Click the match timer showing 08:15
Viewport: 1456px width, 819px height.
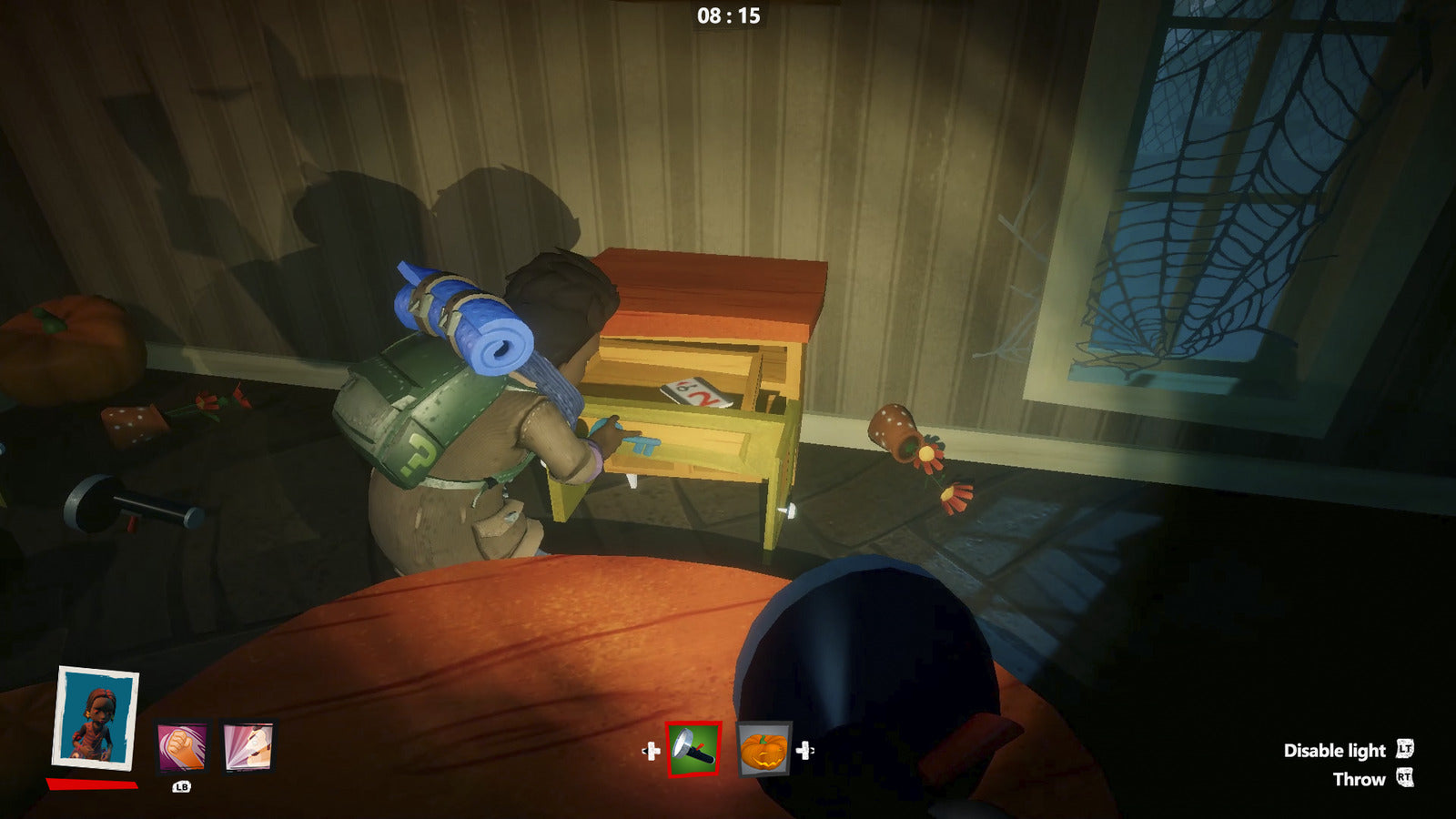728,14
